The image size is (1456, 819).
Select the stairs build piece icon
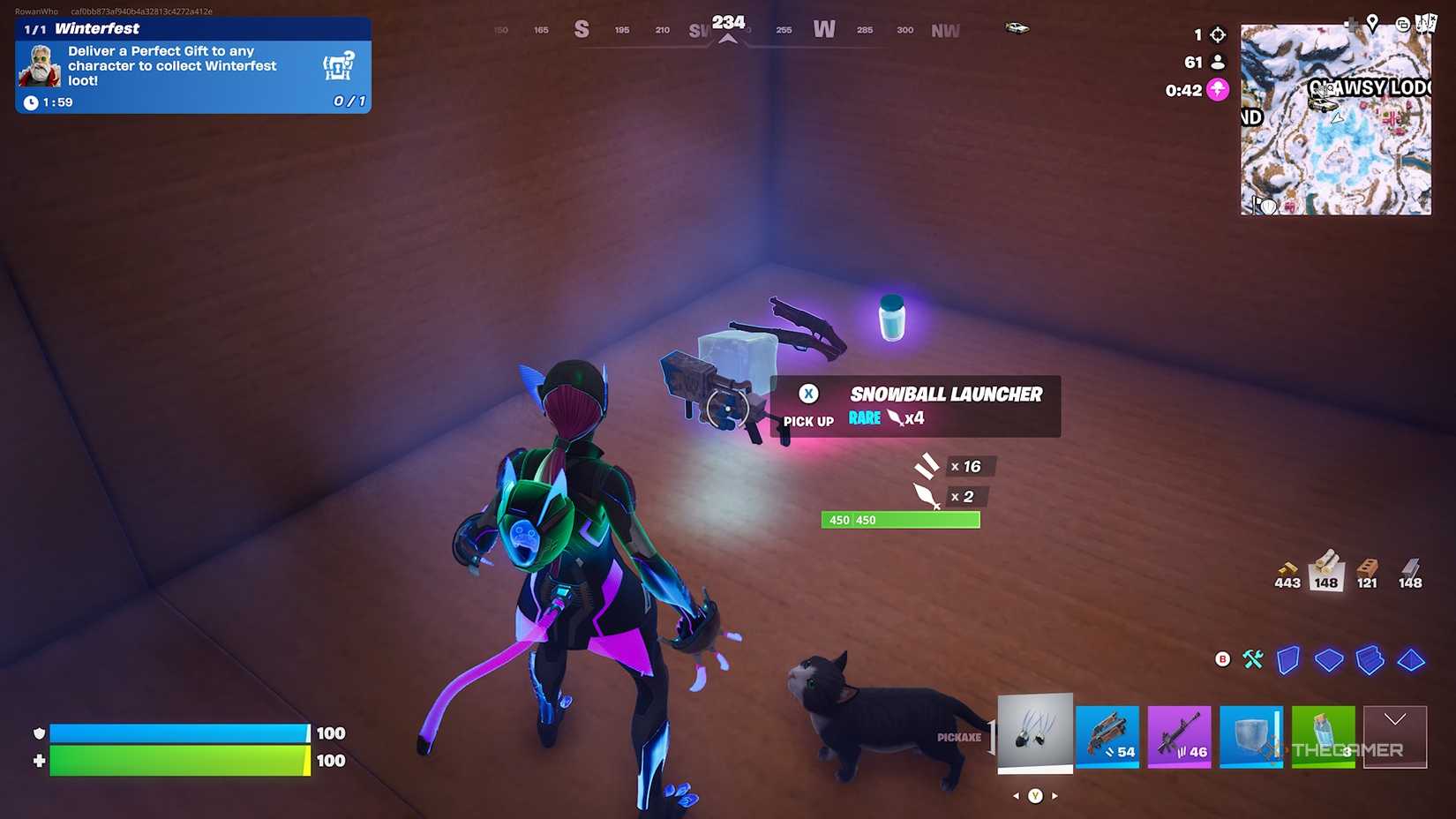point(1370,660)
